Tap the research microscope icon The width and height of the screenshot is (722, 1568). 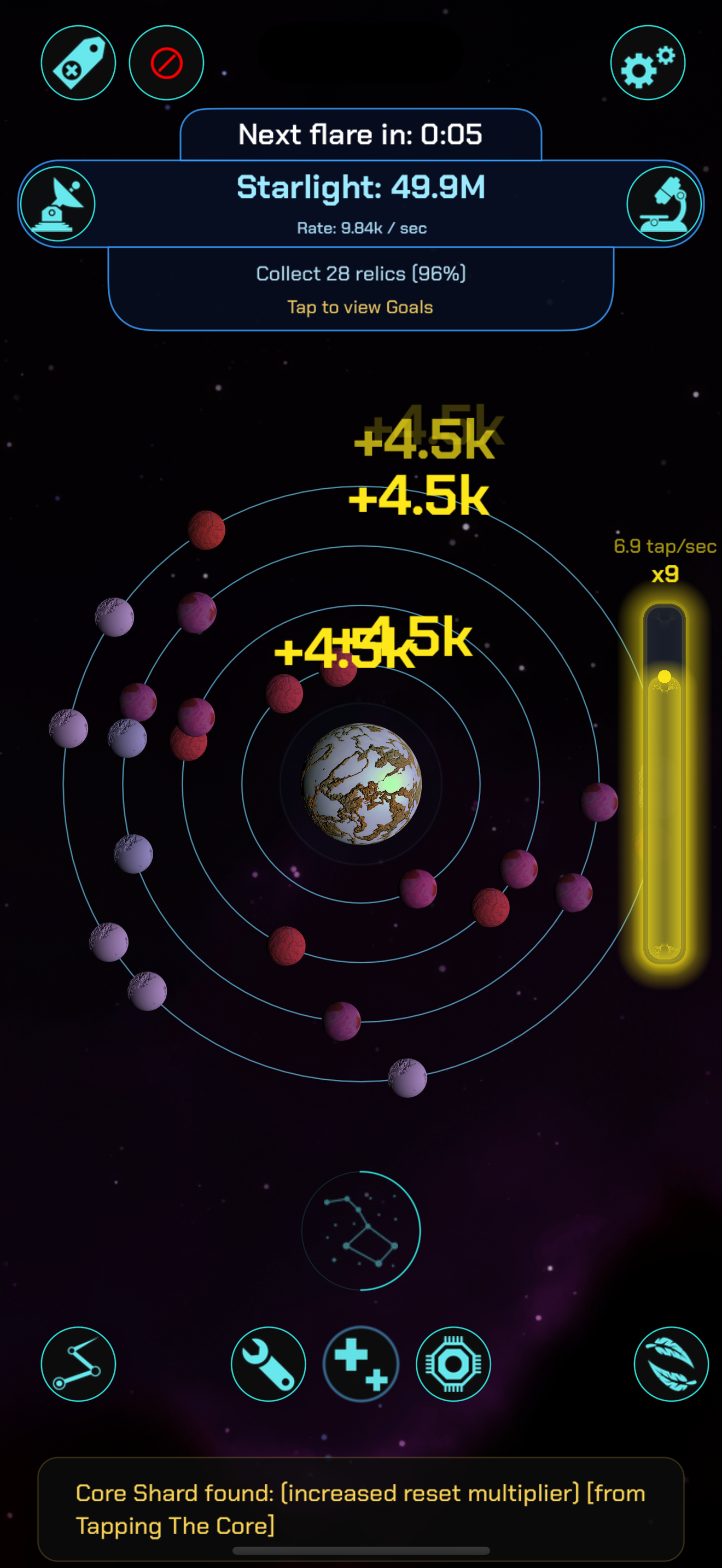point(664,204)
